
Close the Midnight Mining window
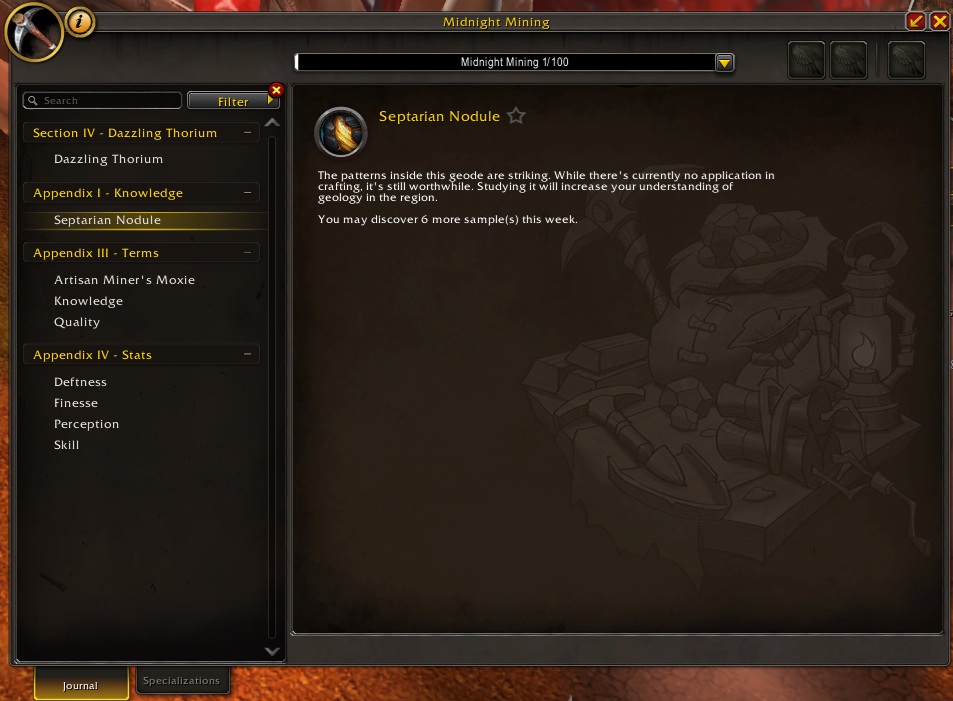click(939, 21)
